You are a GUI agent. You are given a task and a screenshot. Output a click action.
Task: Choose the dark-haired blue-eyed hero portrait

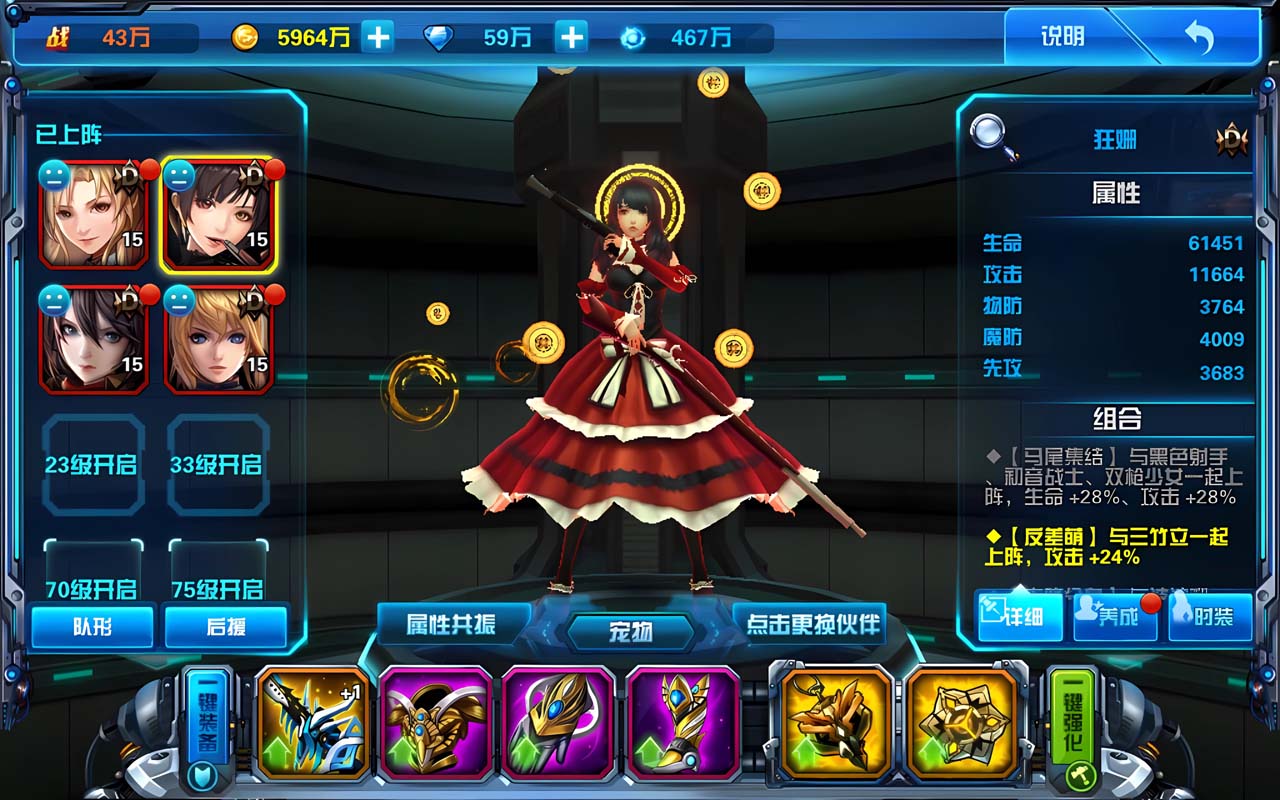(94, 338)
